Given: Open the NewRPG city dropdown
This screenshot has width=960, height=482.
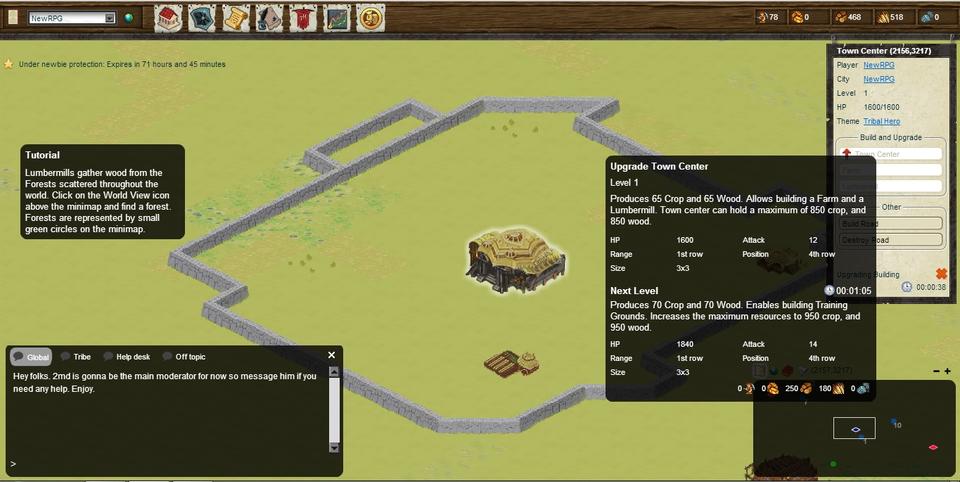Looking at the screenshot, I should 72,18.
